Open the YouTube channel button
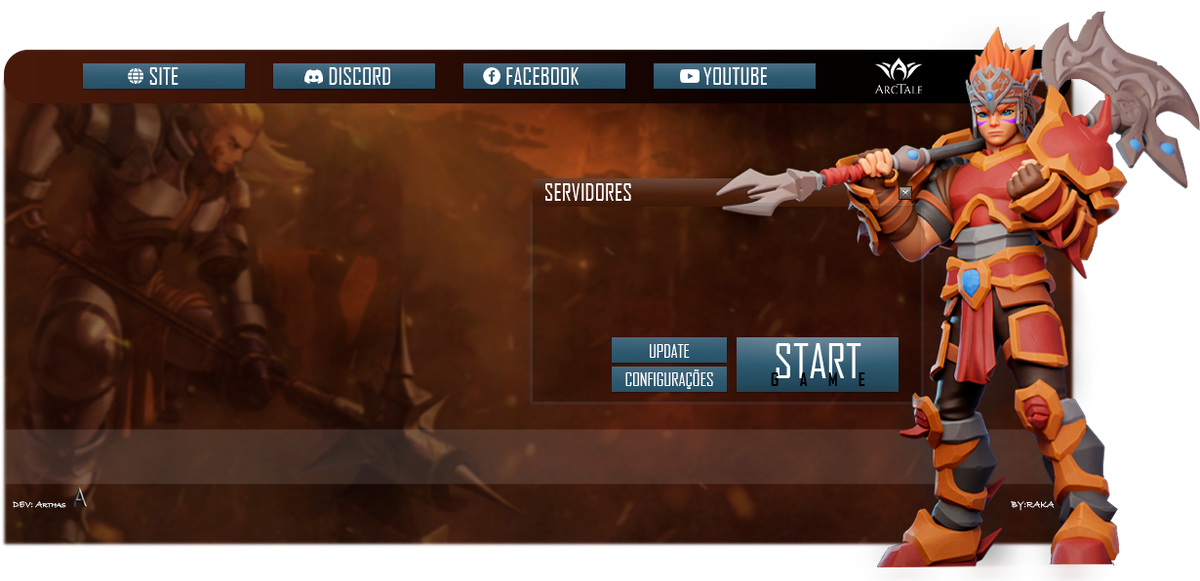Image resolution: width=1200 pixels, height=581 pixels. pos(734,76)
